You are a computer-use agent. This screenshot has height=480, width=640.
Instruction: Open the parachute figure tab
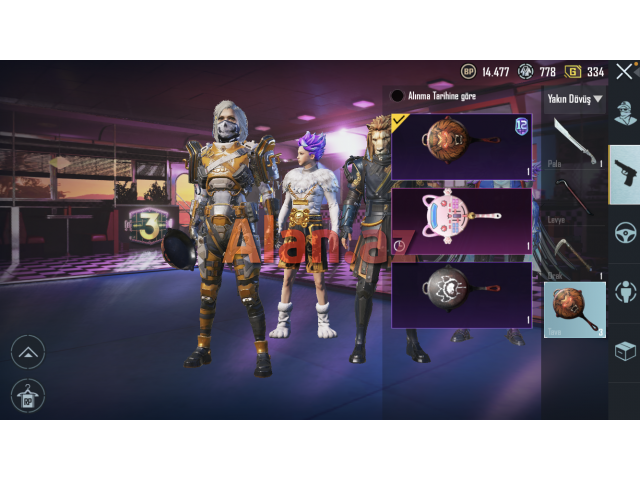[625, 291]
